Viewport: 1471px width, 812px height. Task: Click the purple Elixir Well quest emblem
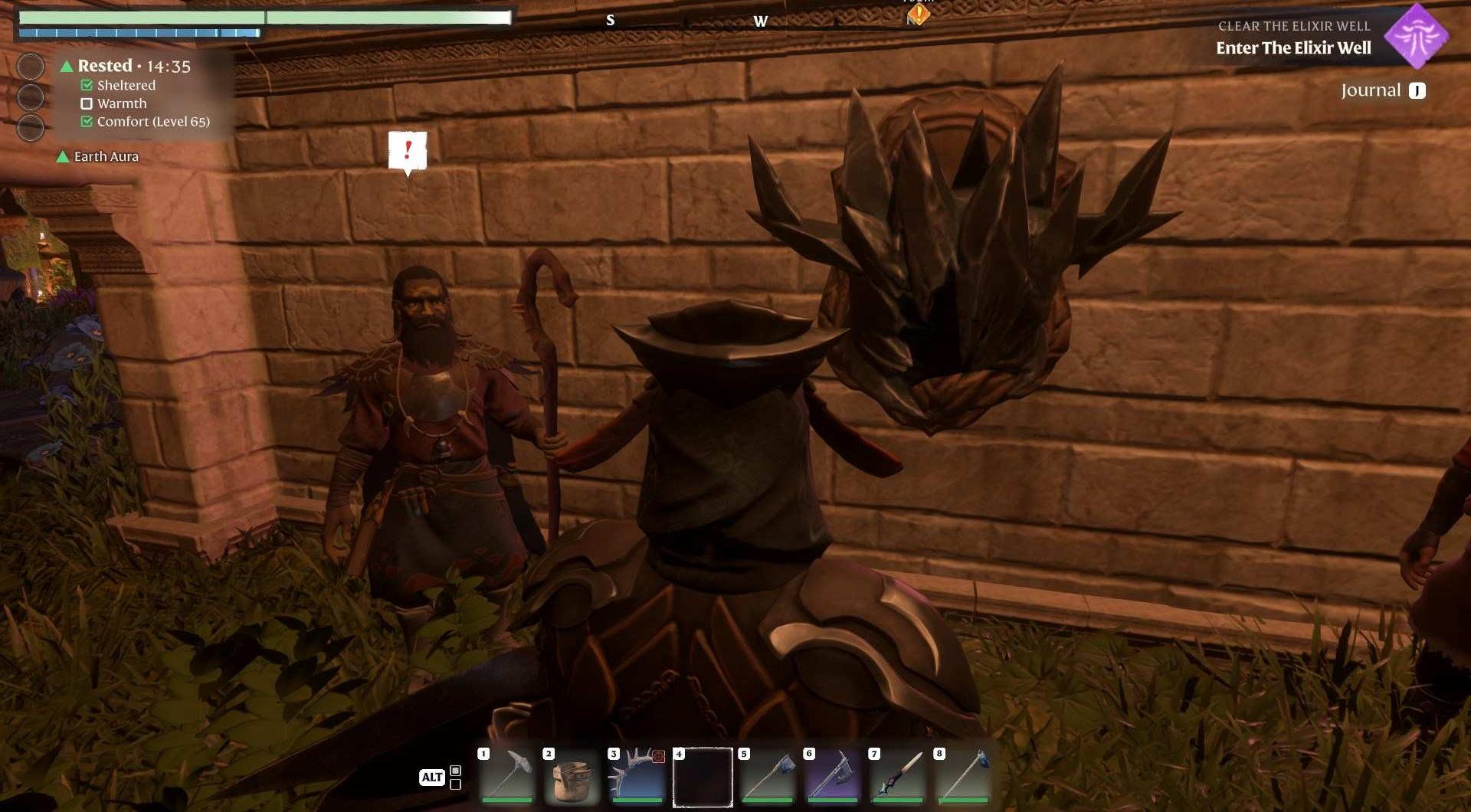[1416, 36]
